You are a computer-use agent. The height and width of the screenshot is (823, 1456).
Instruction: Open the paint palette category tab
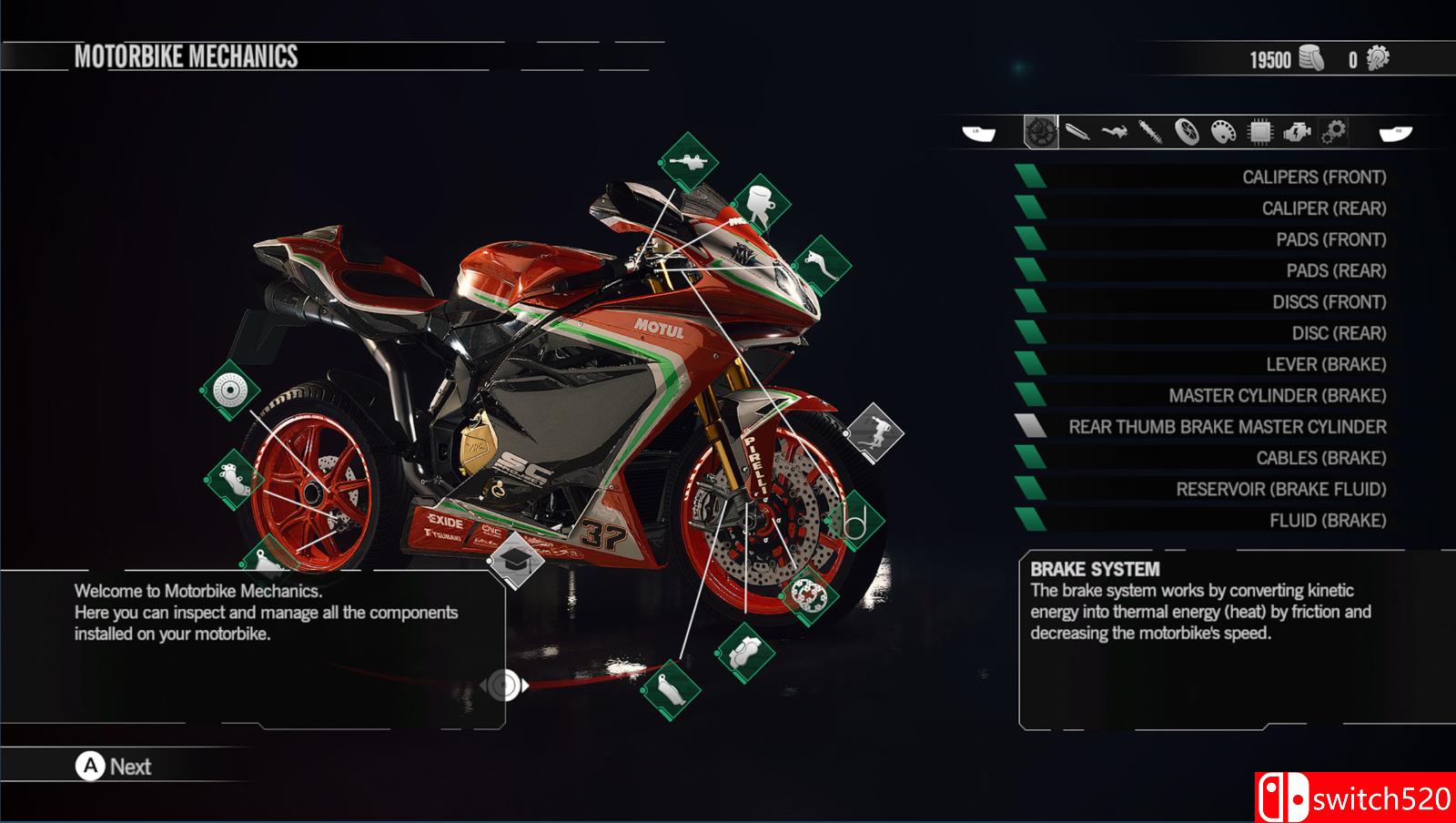pos(1223,133)
